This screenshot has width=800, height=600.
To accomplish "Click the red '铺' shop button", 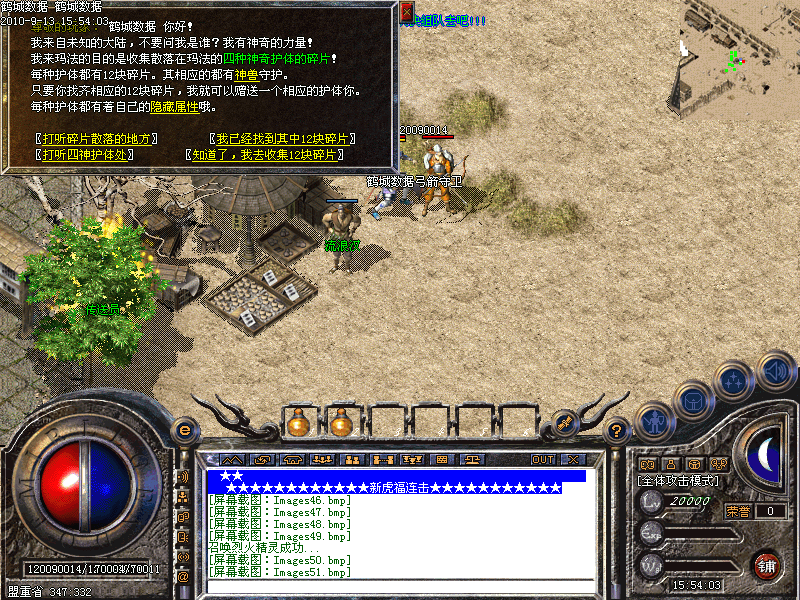I will [x=766, y=565].
